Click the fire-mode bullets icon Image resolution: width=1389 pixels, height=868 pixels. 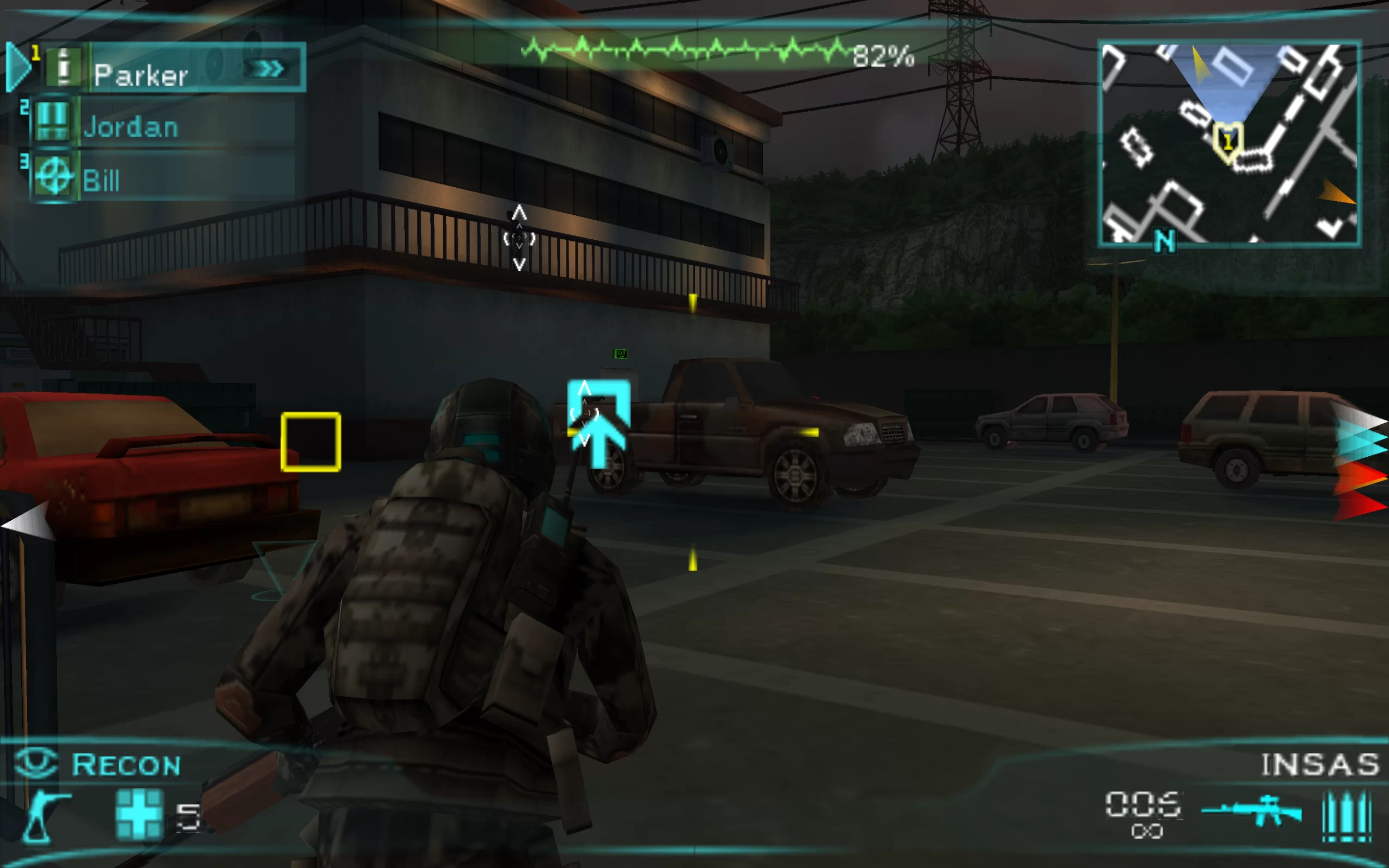click(x=1347, y=816)
